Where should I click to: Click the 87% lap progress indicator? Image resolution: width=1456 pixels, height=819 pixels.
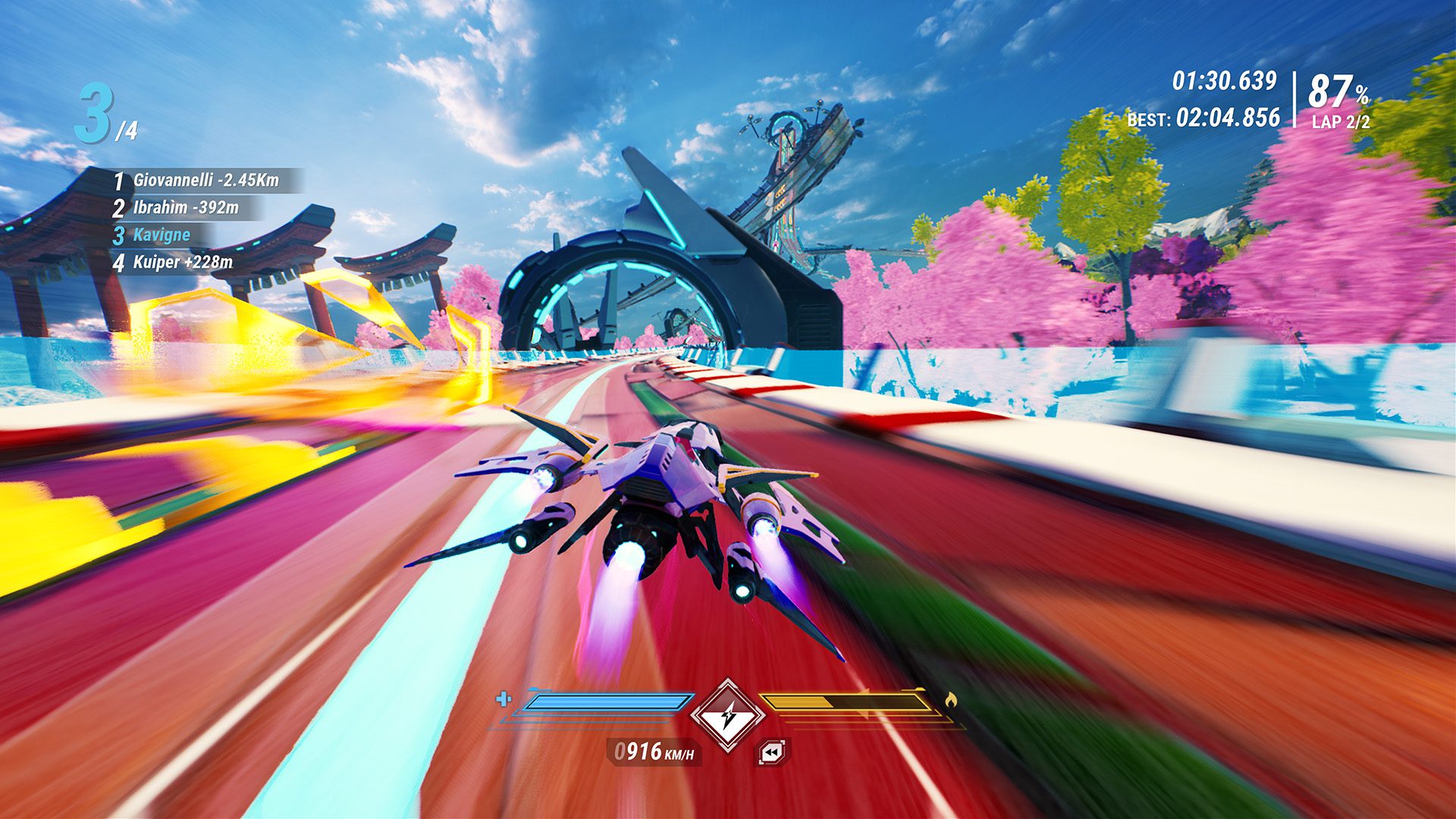[1339, 91]
